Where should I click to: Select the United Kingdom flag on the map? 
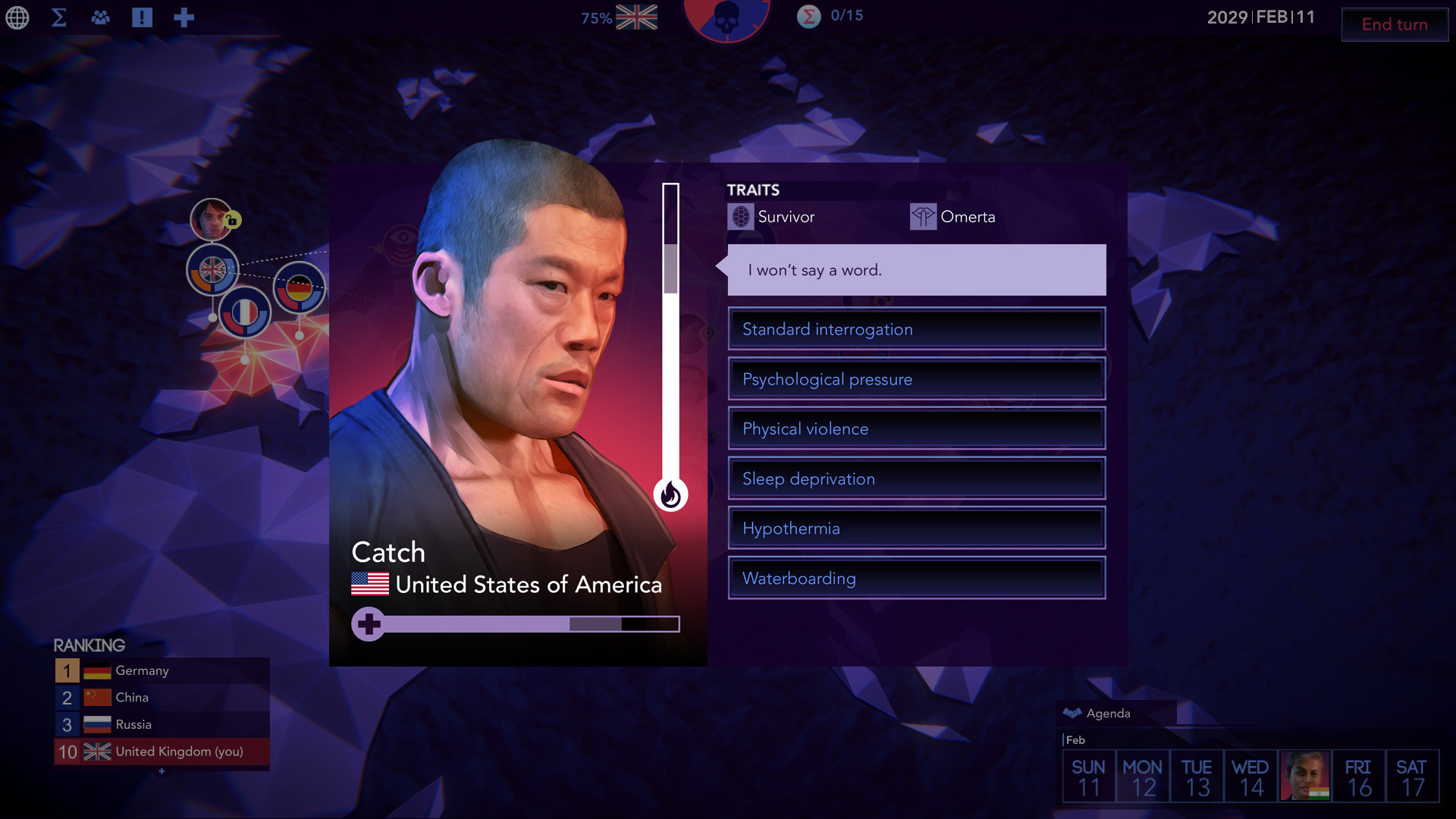pyautogui.click(x=214, y=271)
